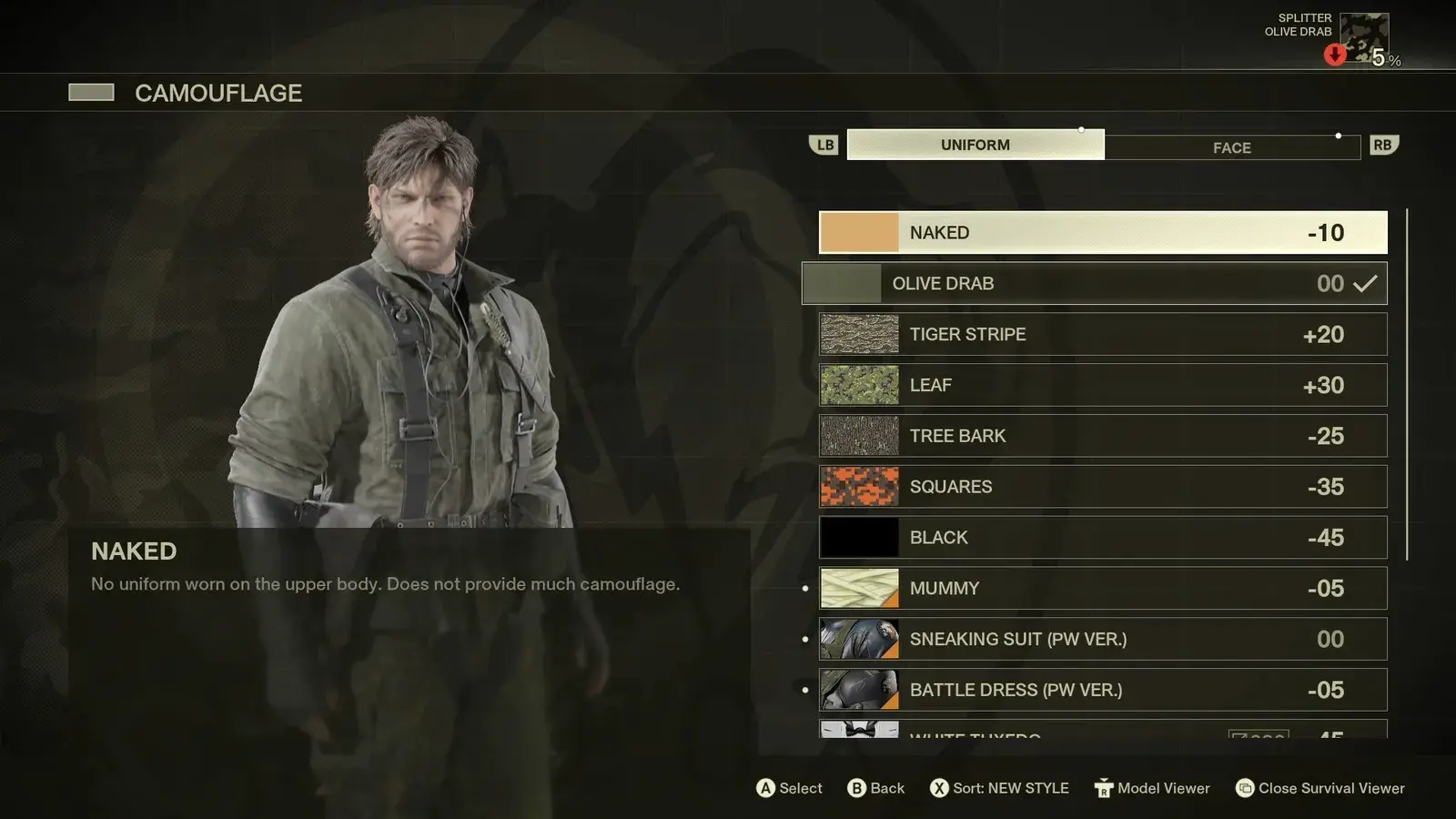Screen dimensions: 1456x819
Task: Choose the Black uniform
Action: point(1103,538)
